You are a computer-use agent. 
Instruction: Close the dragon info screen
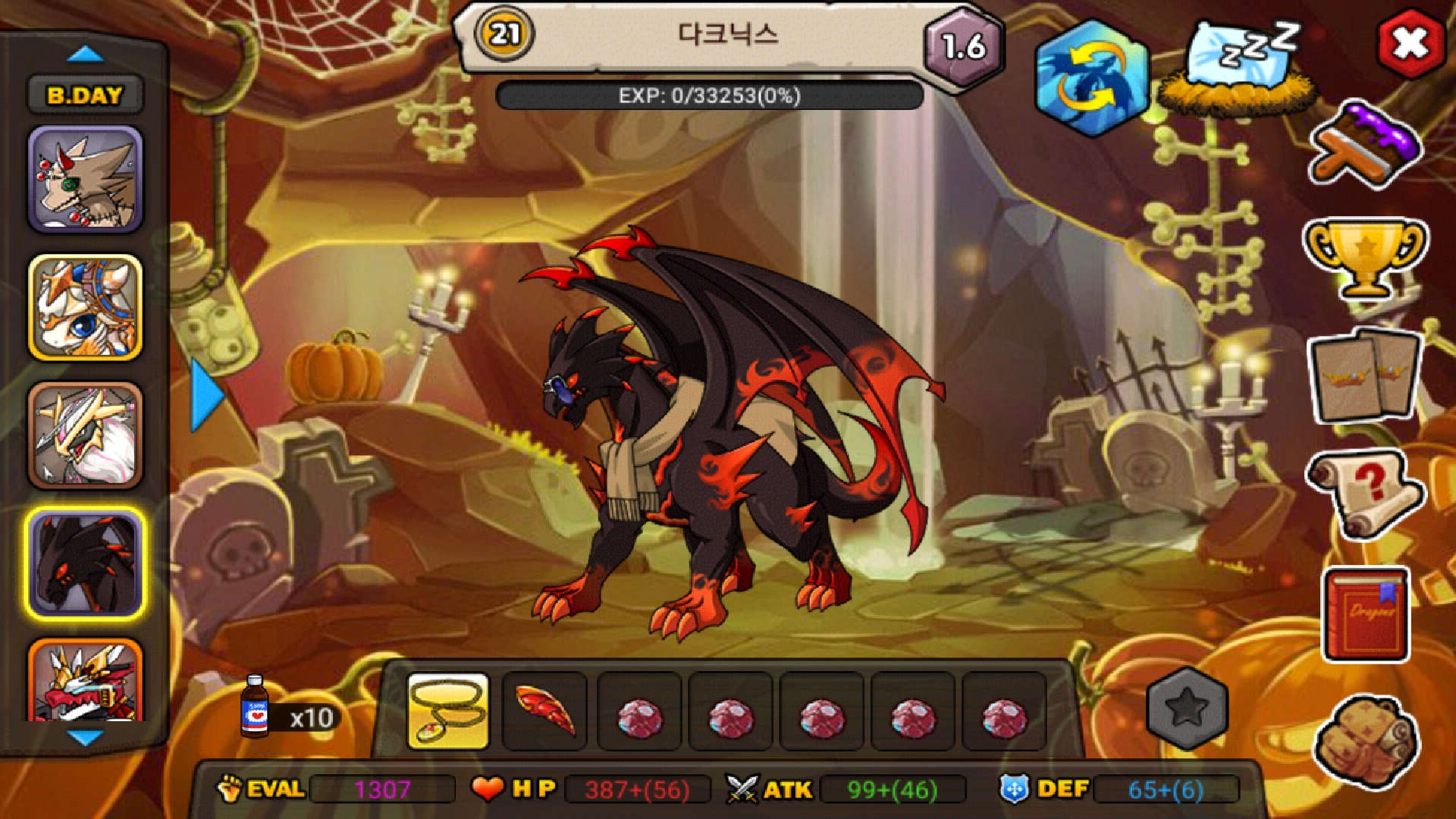click(x=1410, y=43)
